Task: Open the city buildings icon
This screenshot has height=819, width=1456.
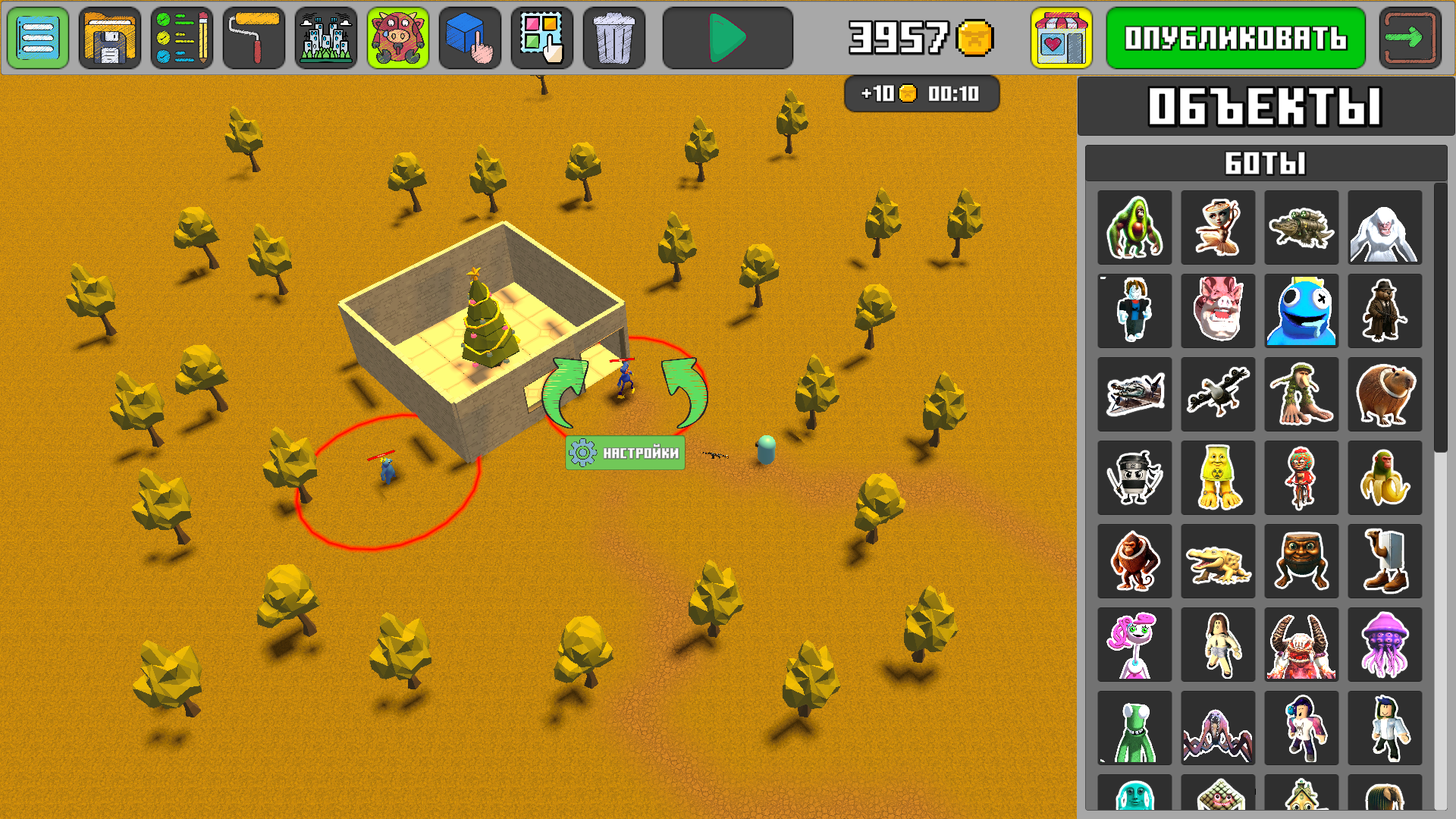Action: point(325,36)
